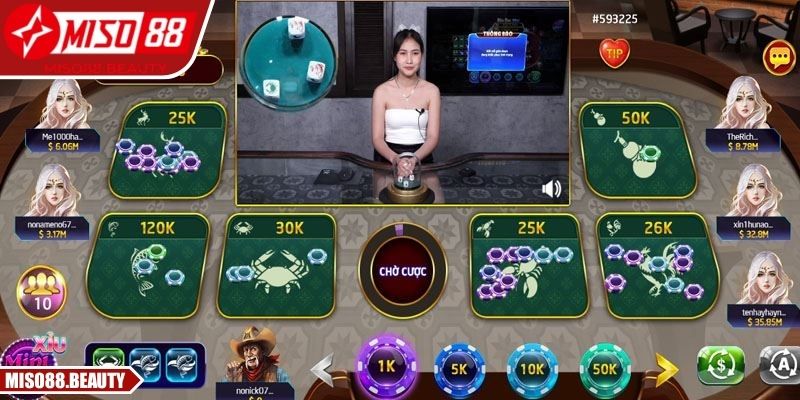View the previous results history icons
The image size is (800, 400).
tap(145, 361)
